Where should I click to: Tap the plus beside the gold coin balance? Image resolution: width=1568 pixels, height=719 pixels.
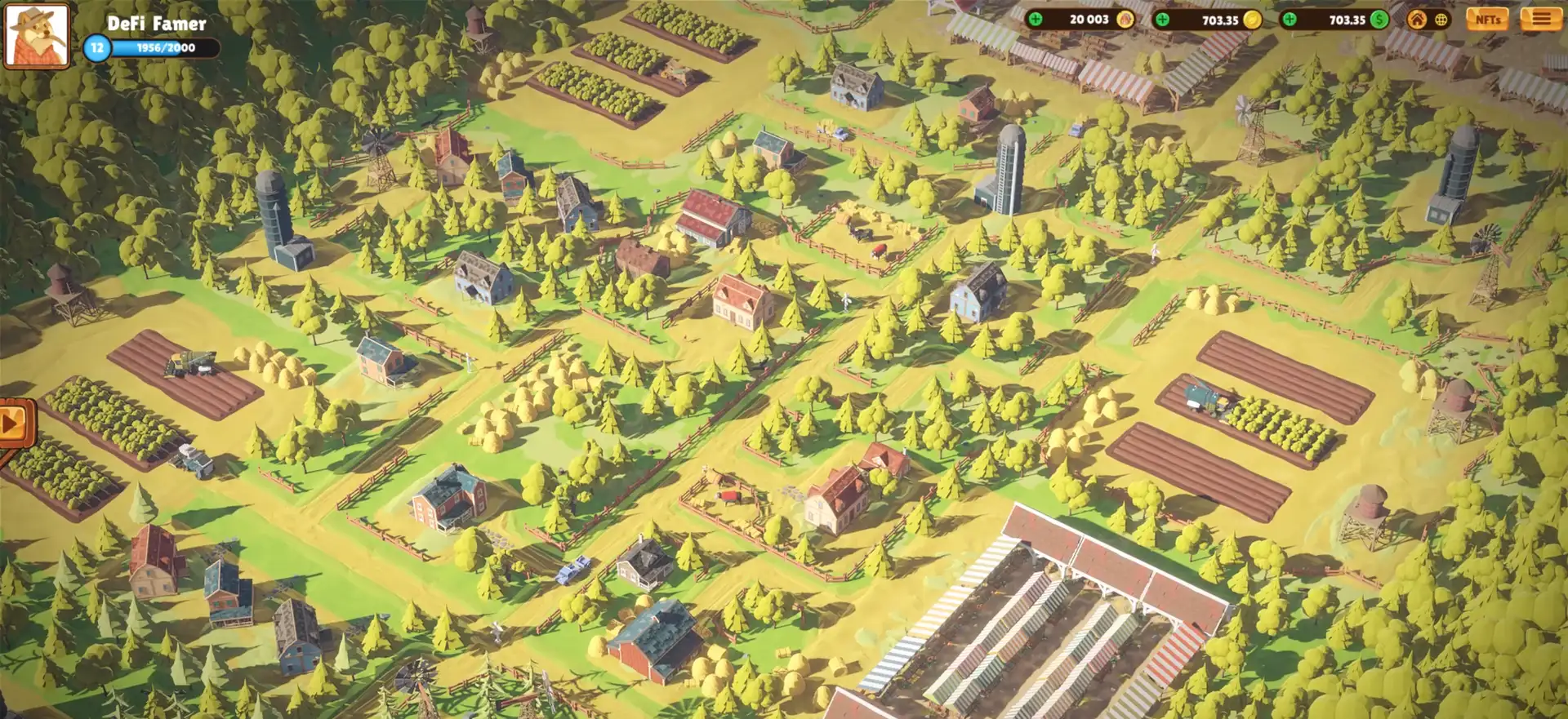click(1162, 20)
